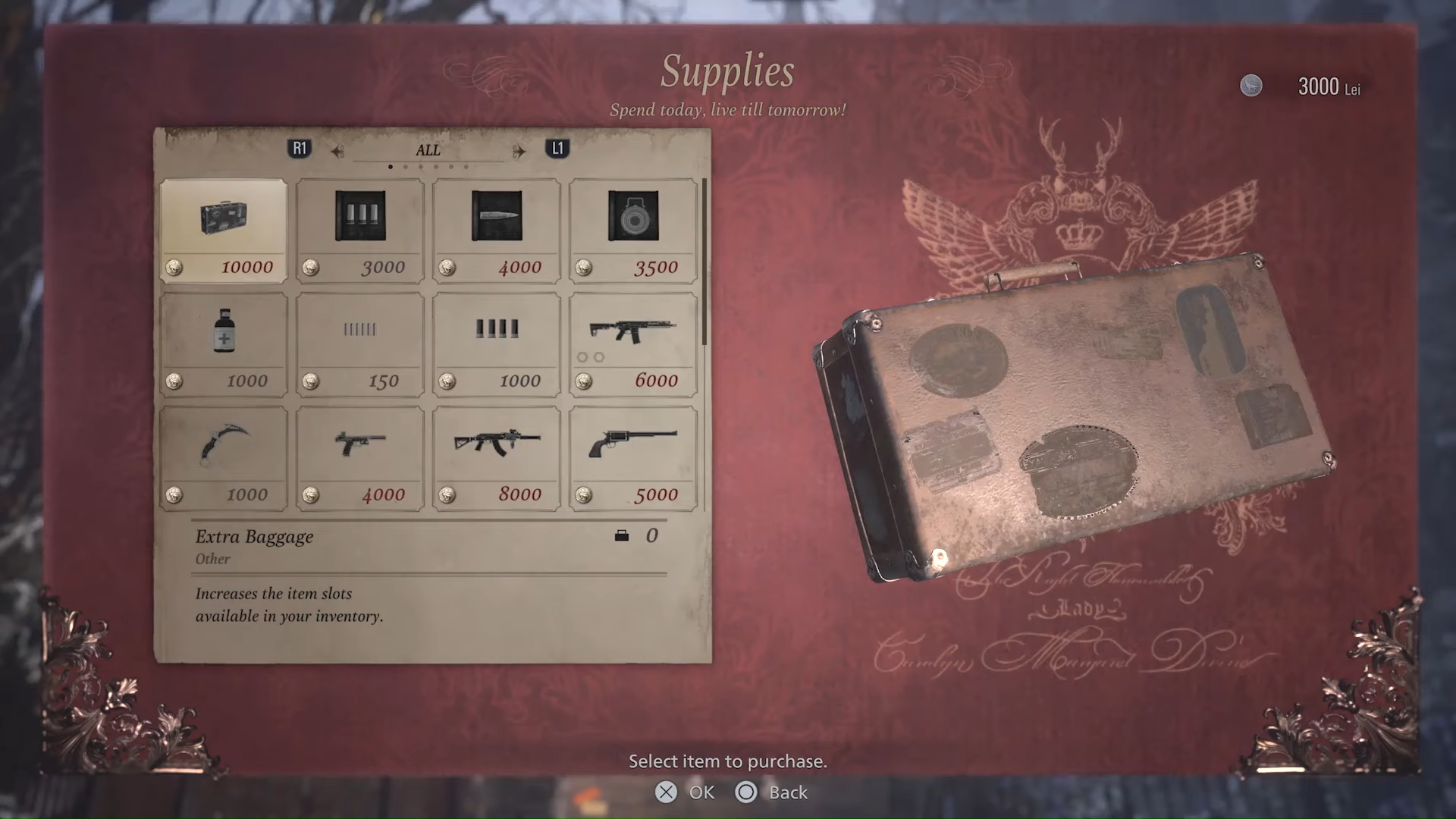This screenshot has width=1456, height=819.
Task: Select the mine recipe priced 3500
Action: pos(632,227)
